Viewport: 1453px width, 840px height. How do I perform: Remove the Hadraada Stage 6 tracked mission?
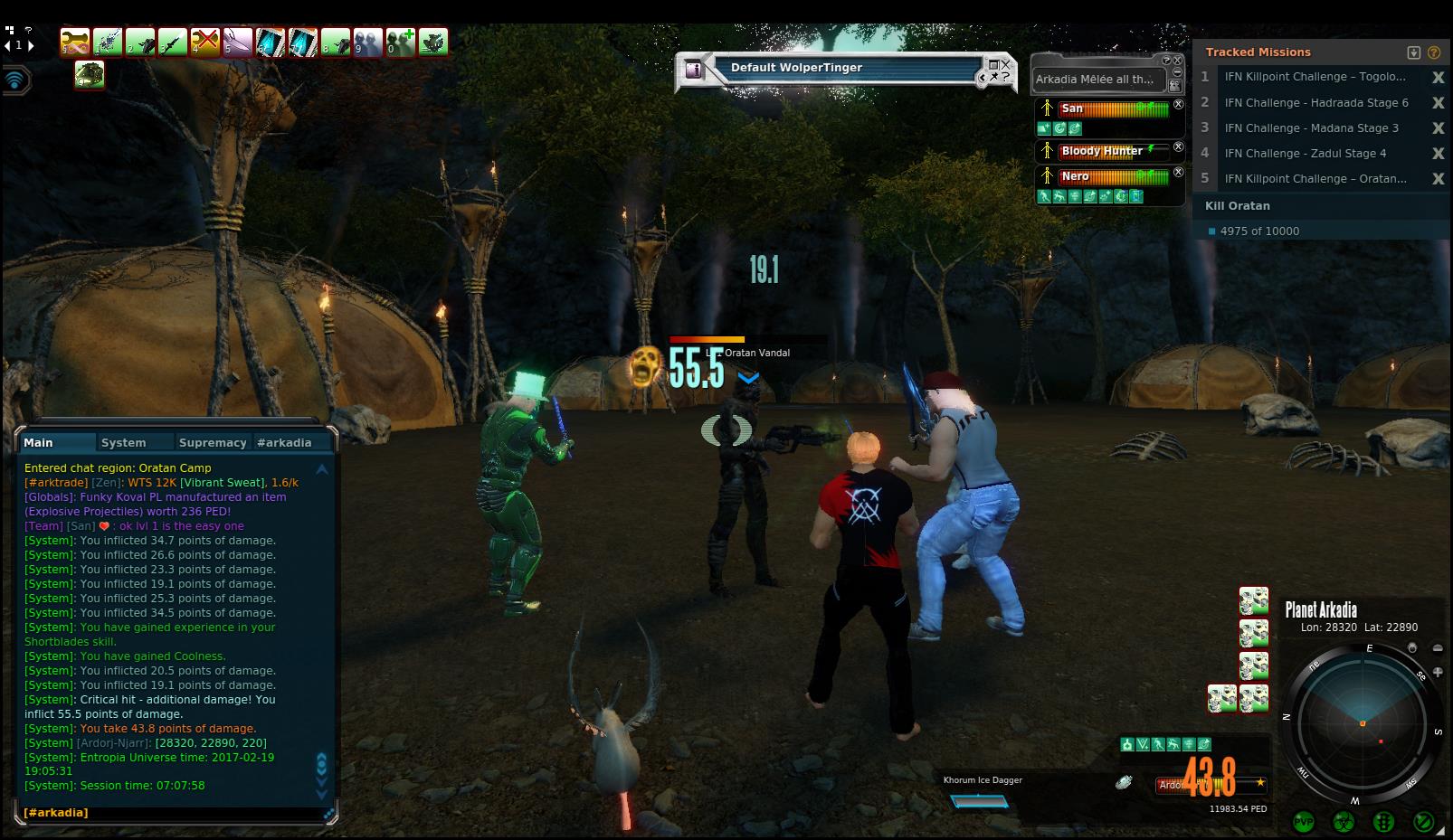click(x=1438, y=103)
